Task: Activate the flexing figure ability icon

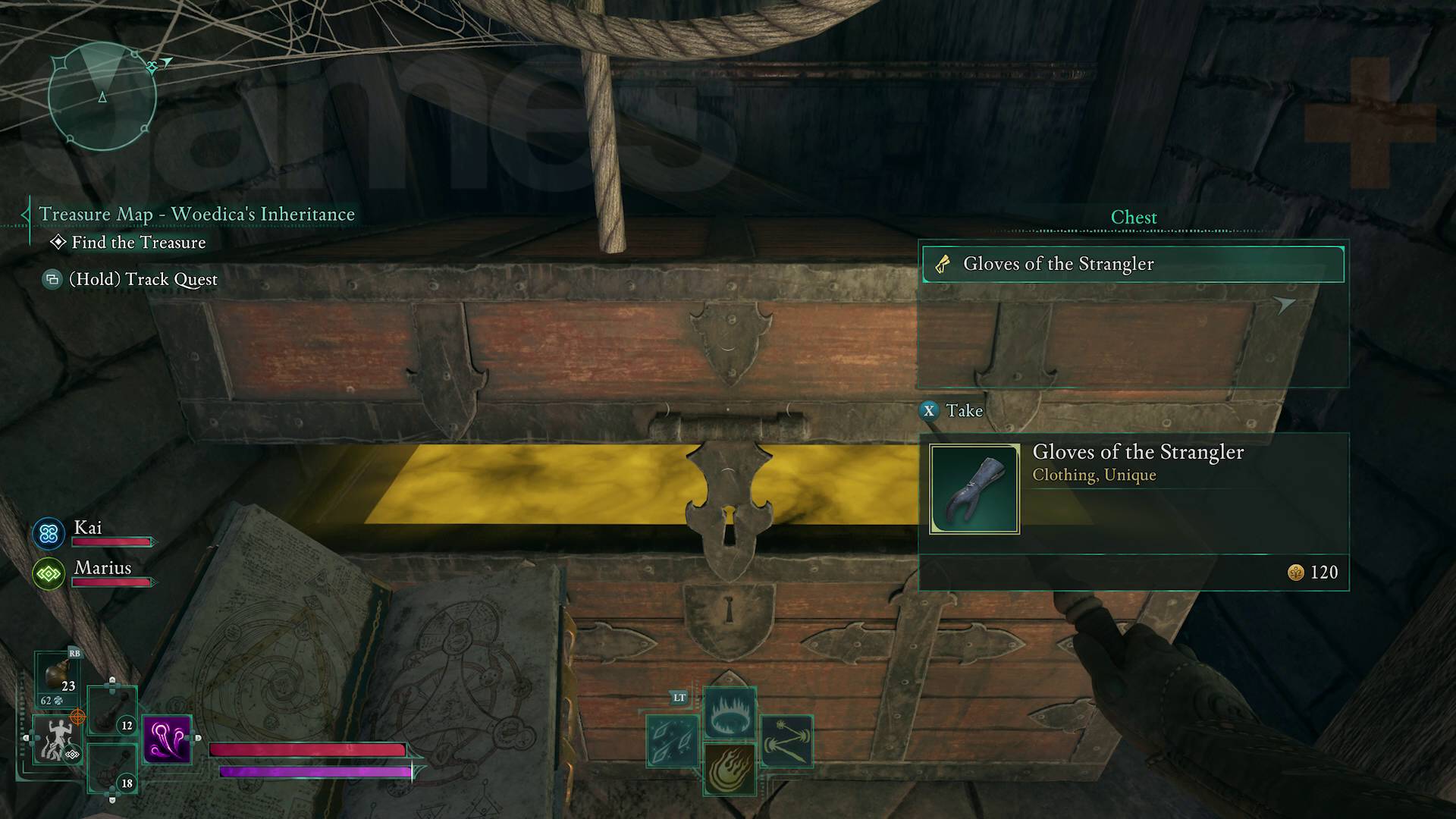Action: (x=56, y=739)
